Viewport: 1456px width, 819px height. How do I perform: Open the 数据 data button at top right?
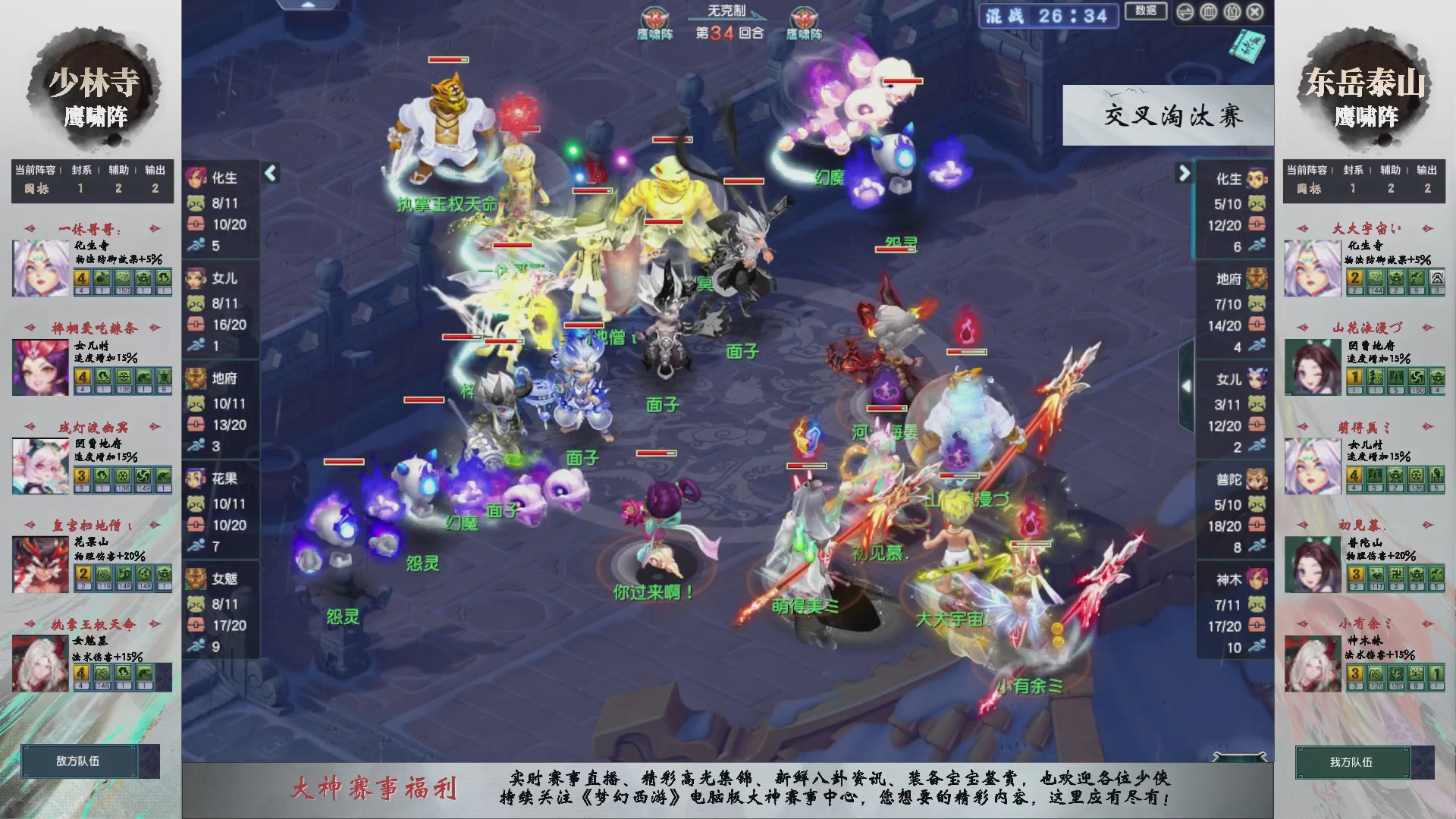pyautogui.click(x=1147, y=11)
